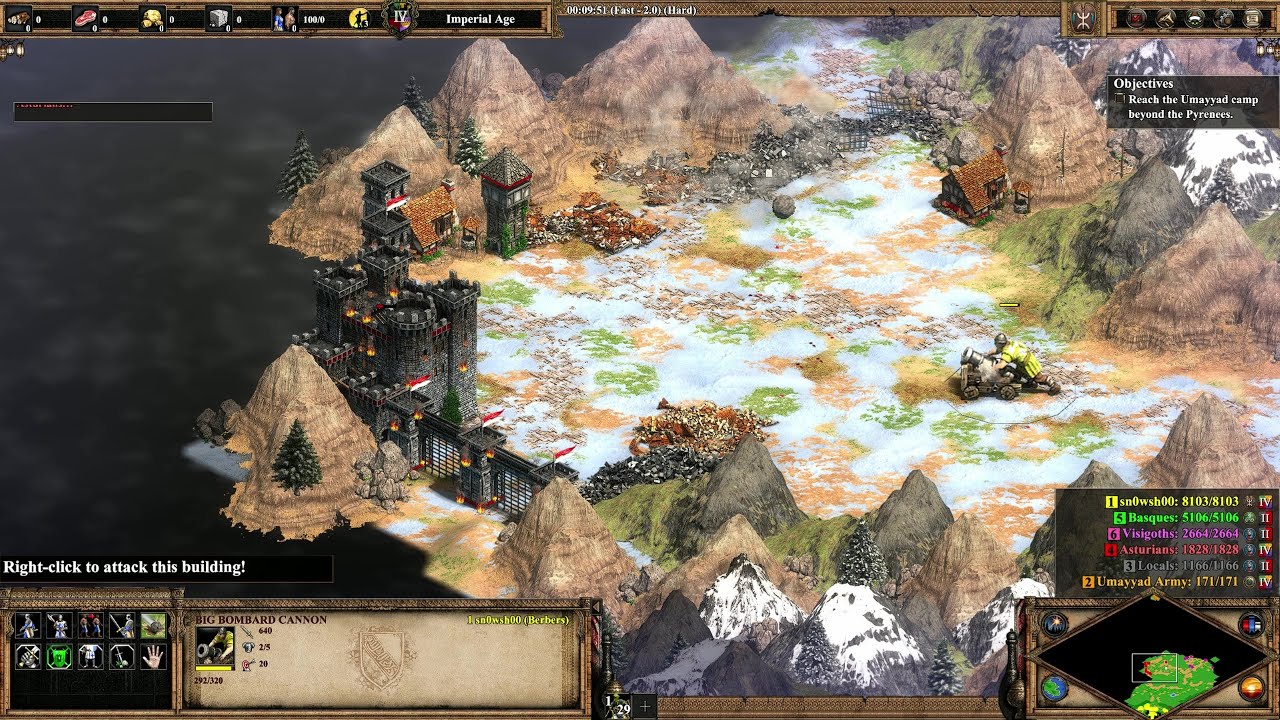Screen dimensions: 1280x720
Task: Open the scroll-shaped main menu button
Action: 1251,18
